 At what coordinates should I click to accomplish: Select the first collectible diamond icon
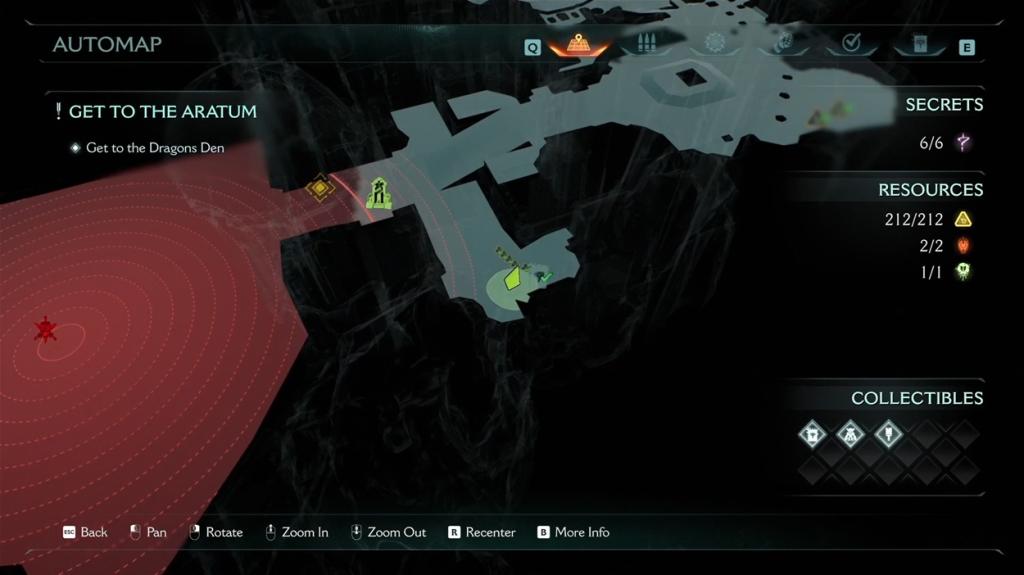coord(812,434)
